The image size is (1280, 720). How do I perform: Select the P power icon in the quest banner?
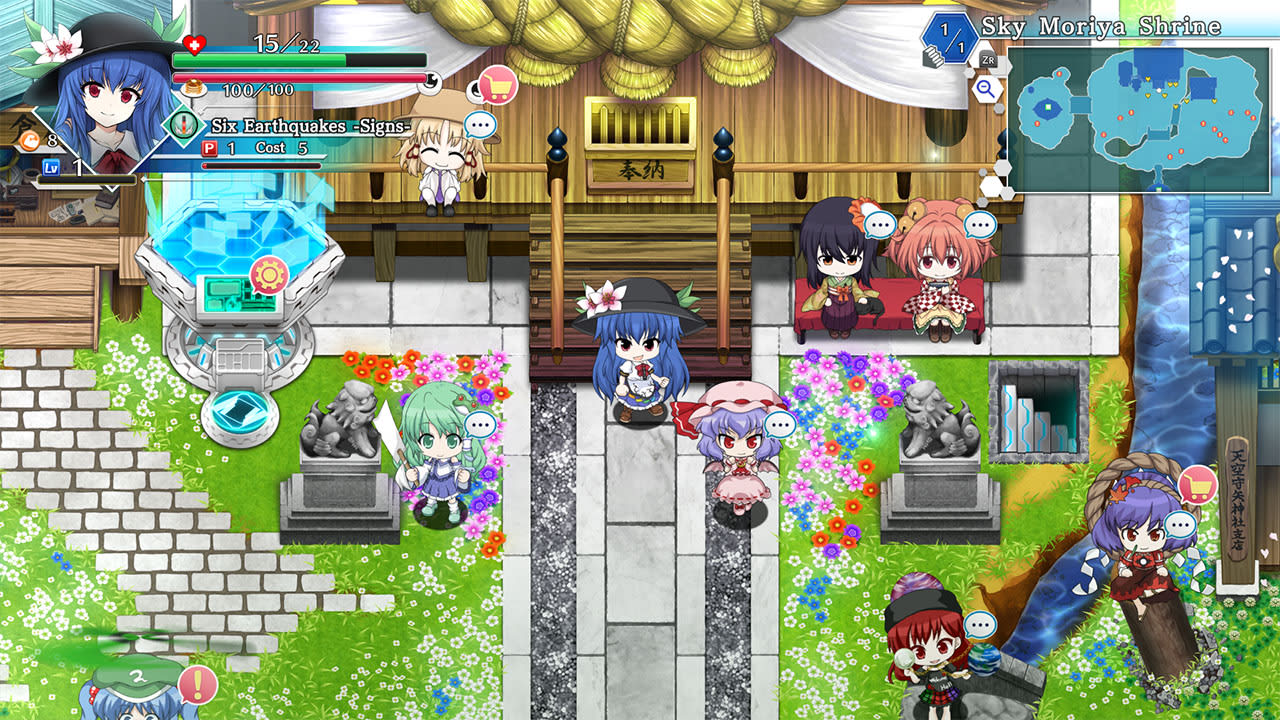click(209, 148)
